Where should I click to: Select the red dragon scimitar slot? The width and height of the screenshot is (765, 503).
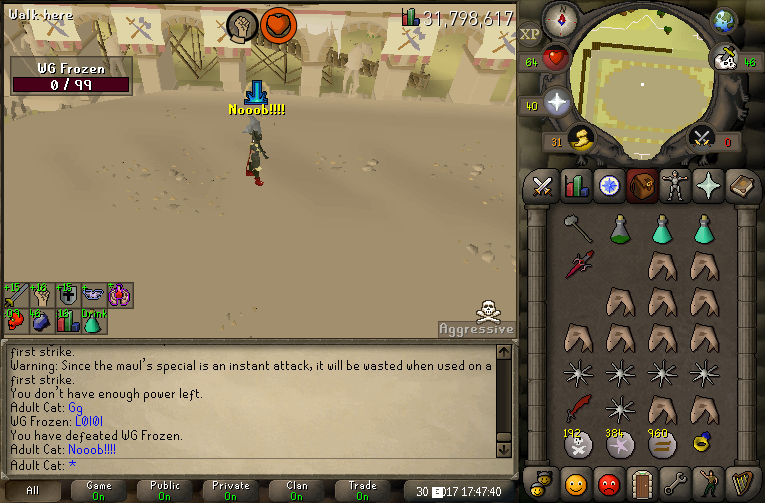(577, 410)
